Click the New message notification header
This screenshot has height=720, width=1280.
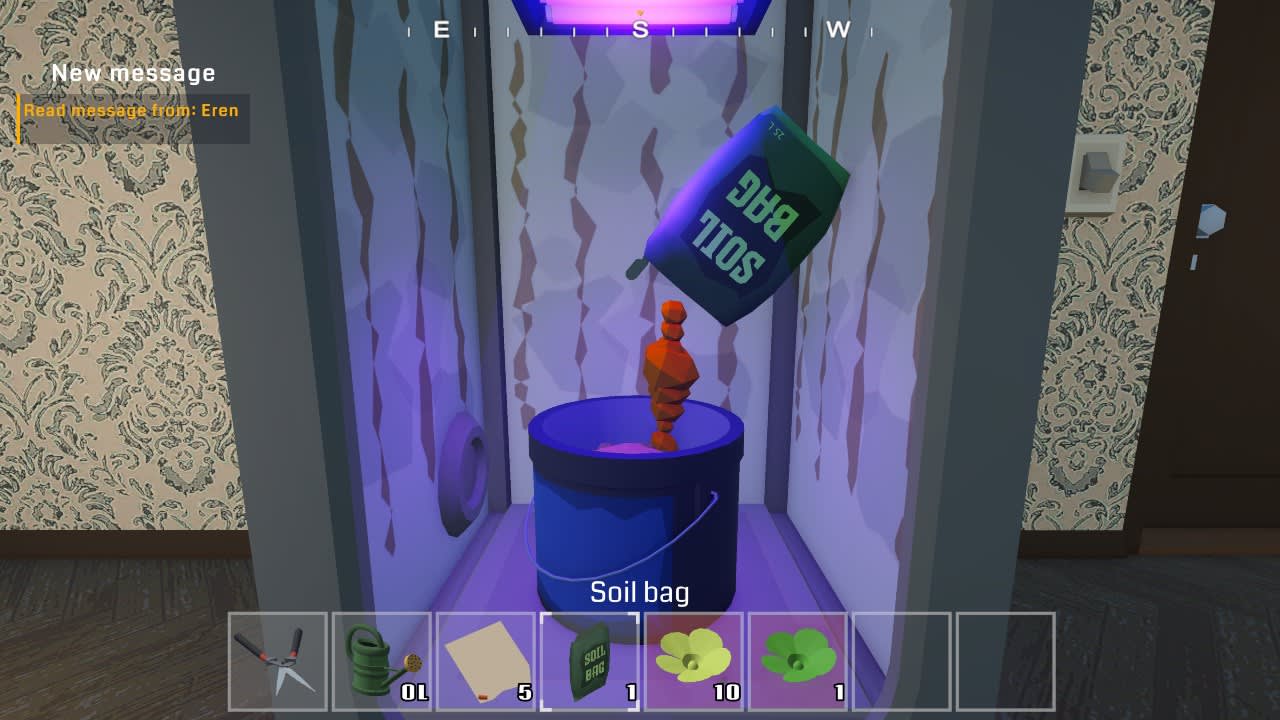pos(132,72)
